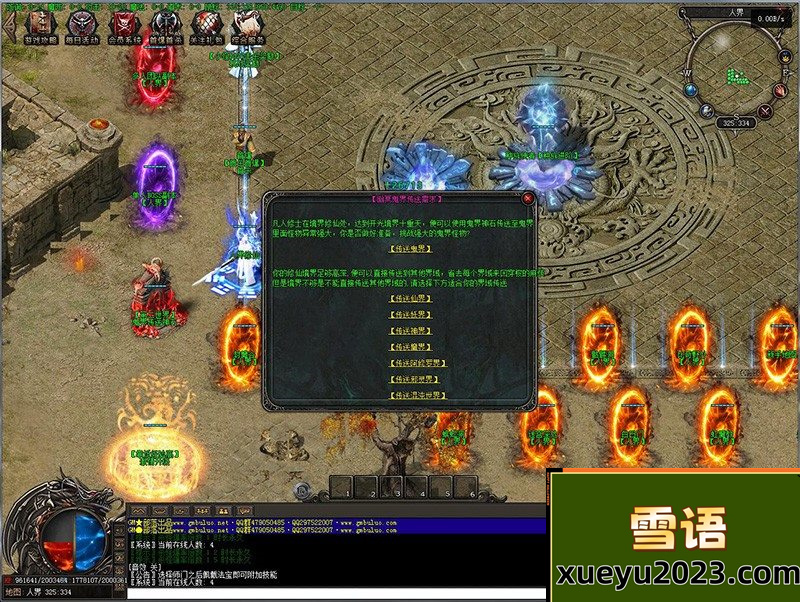Focus the chat input field
The width and height of the screenshot is (800, 602).
click(330, 593)
